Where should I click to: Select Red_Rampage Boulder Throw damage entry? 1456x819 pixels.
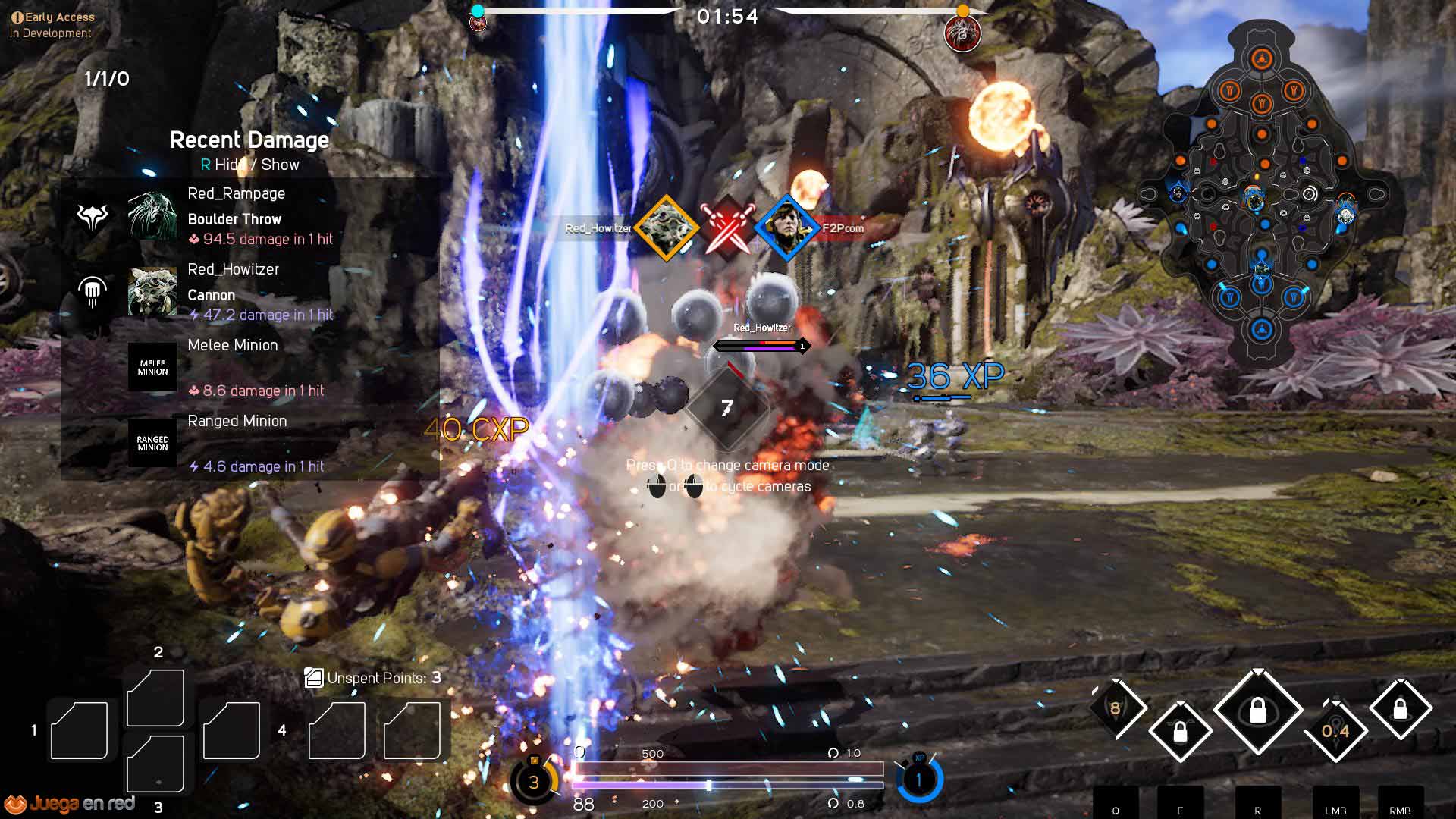(250, 216)
